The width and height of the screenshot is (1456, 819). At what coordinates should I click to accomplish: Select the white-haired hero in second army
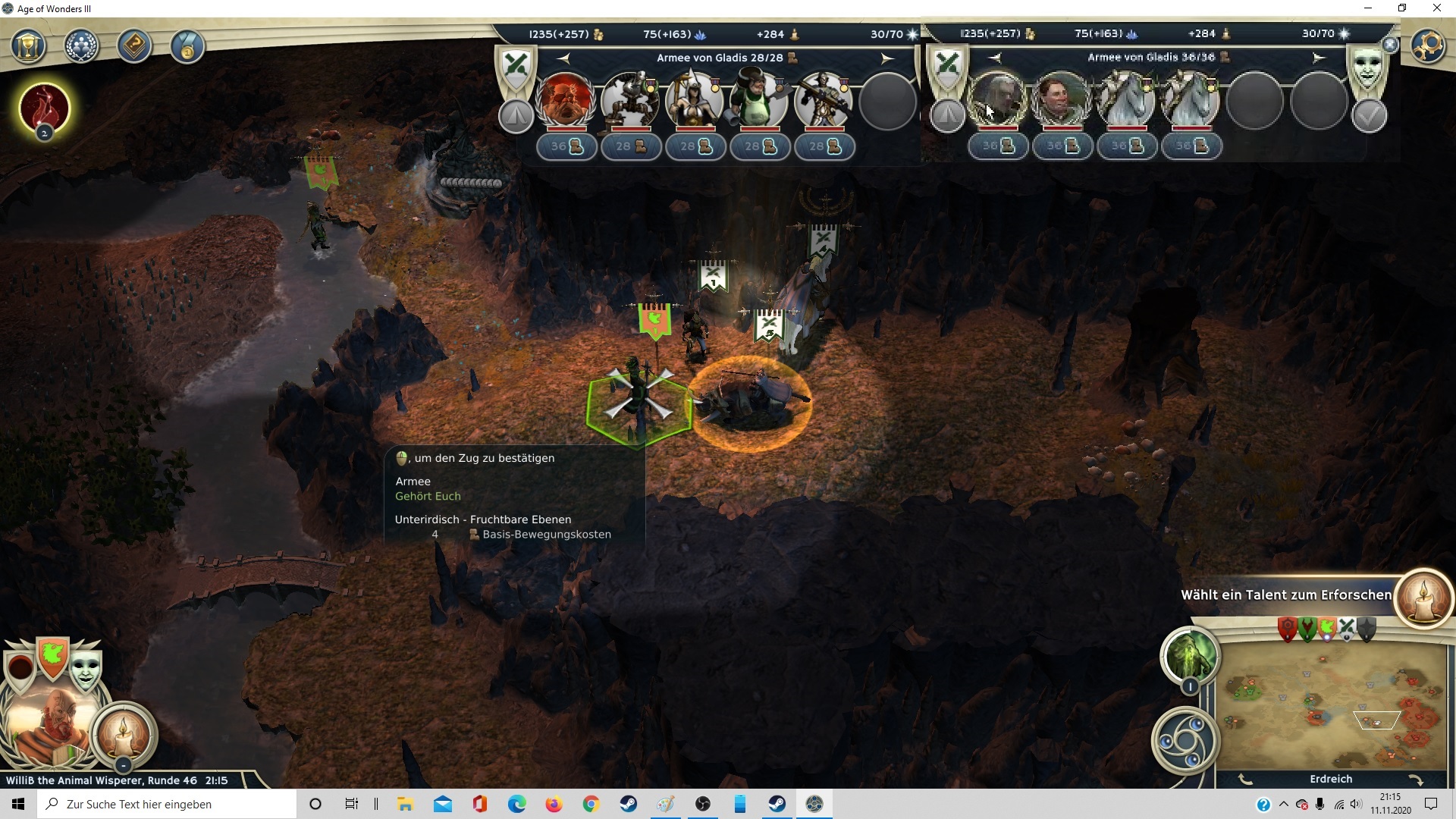tap(997, 100)
